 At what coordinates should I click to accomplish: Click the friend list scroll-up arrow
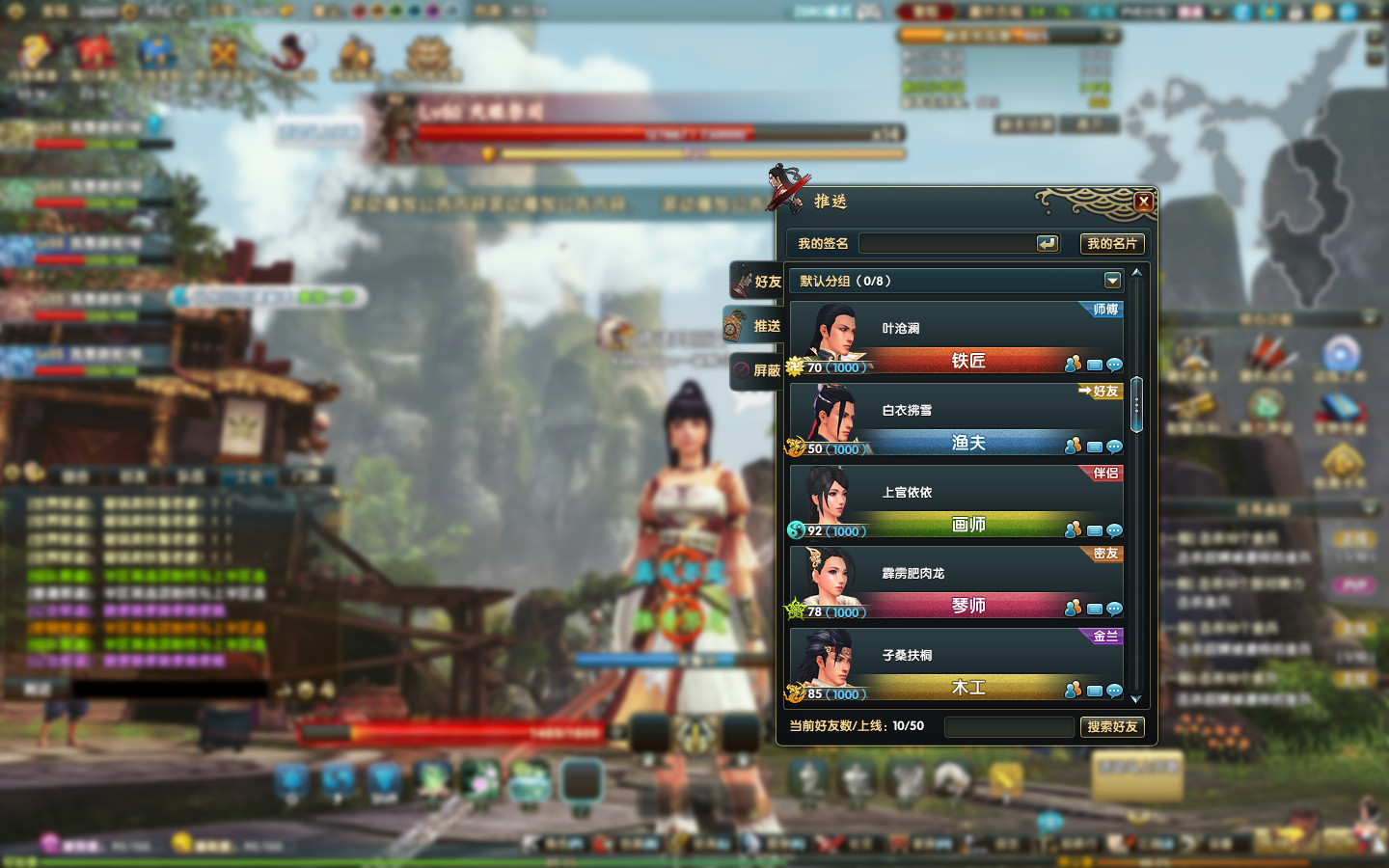point(1136,273)
